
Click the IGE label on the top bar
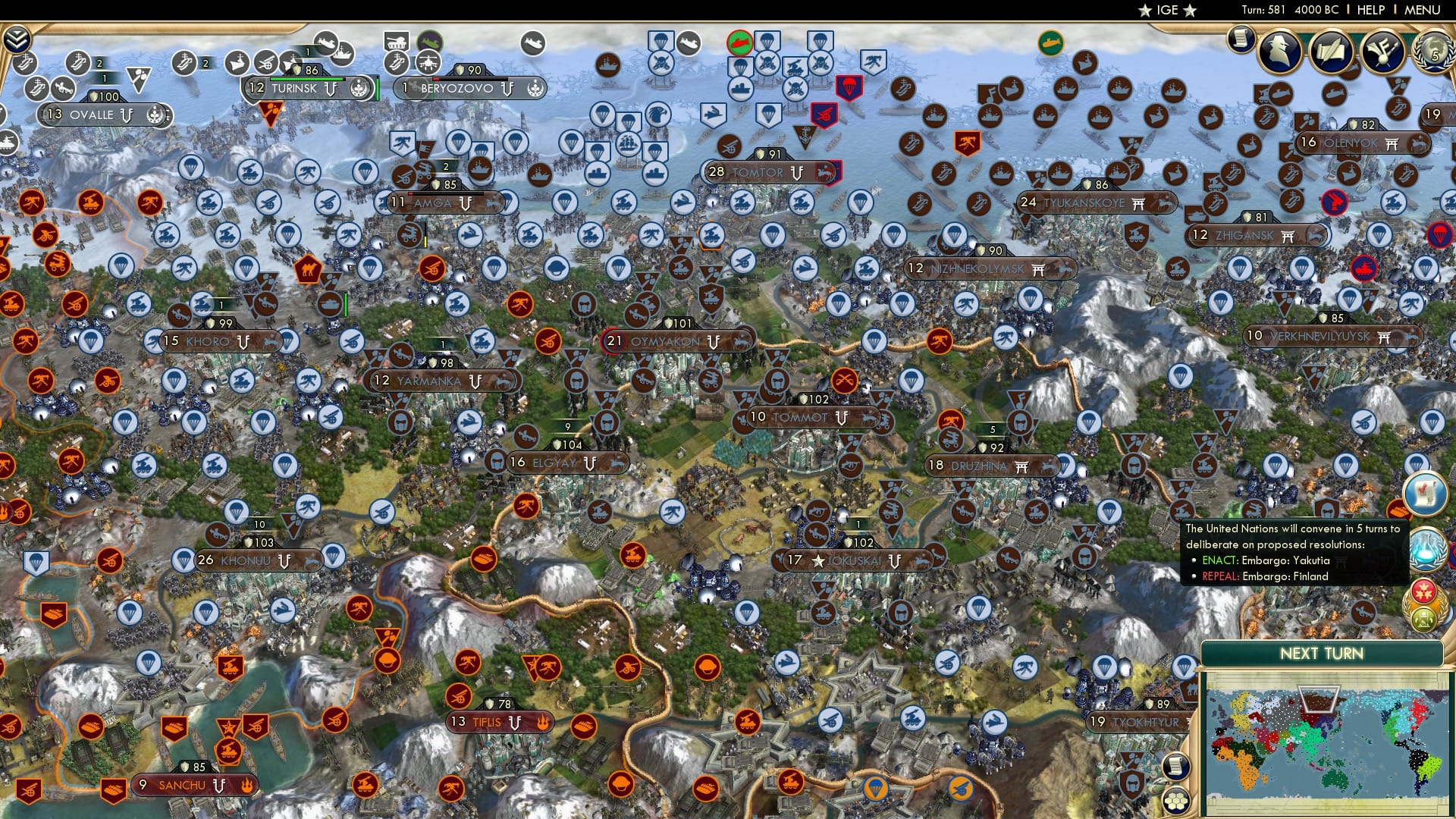(1166, 10)
